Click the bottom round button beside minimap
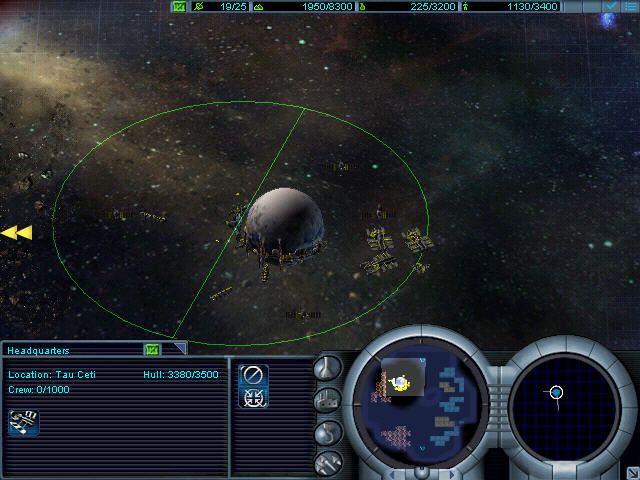The height and width of the screenshot is (480, 640). [x=327, y=462]
